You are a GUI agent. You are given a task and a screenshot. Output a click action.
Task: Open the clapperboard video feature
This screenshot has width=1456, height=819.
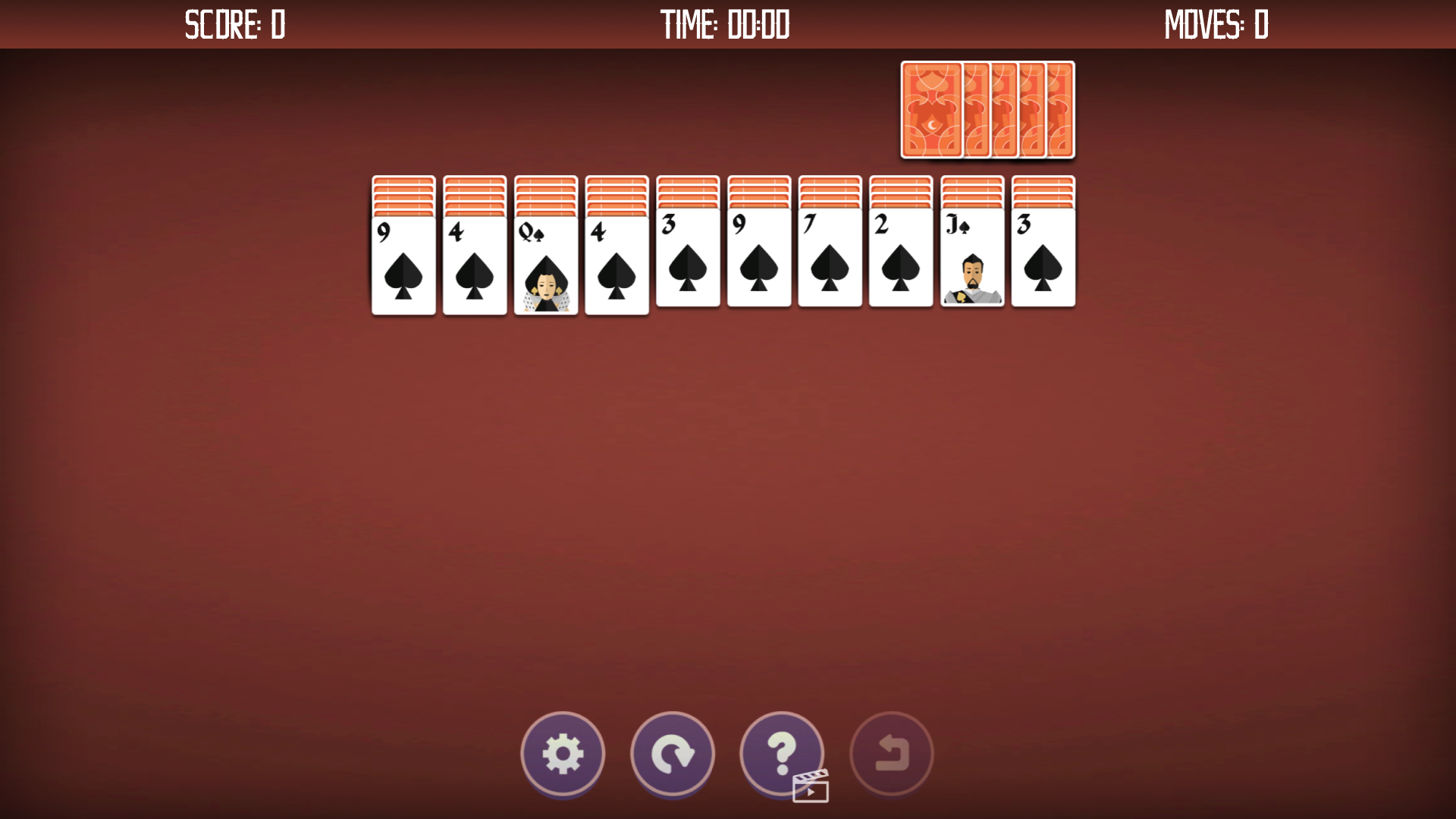811,789
